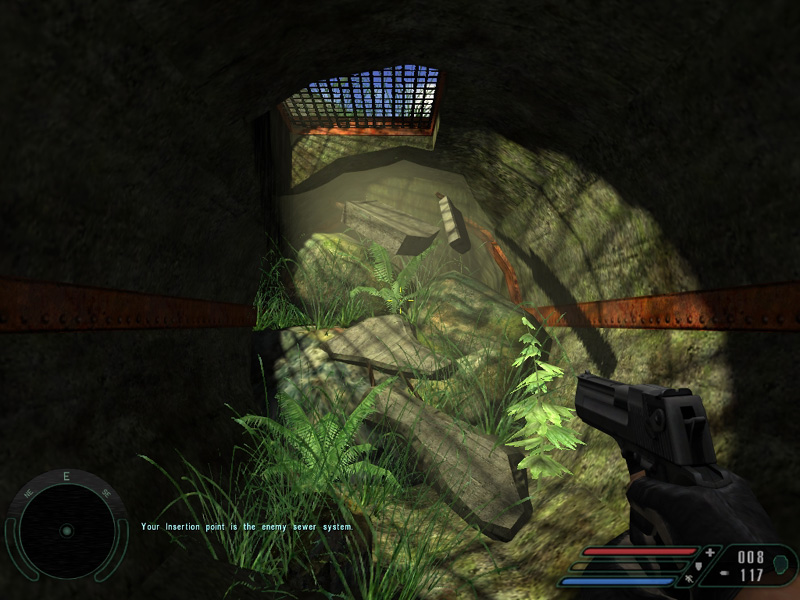Select the compass heading letter E
The width and height of the screenshot is (800, 600).
coord(66,477)
